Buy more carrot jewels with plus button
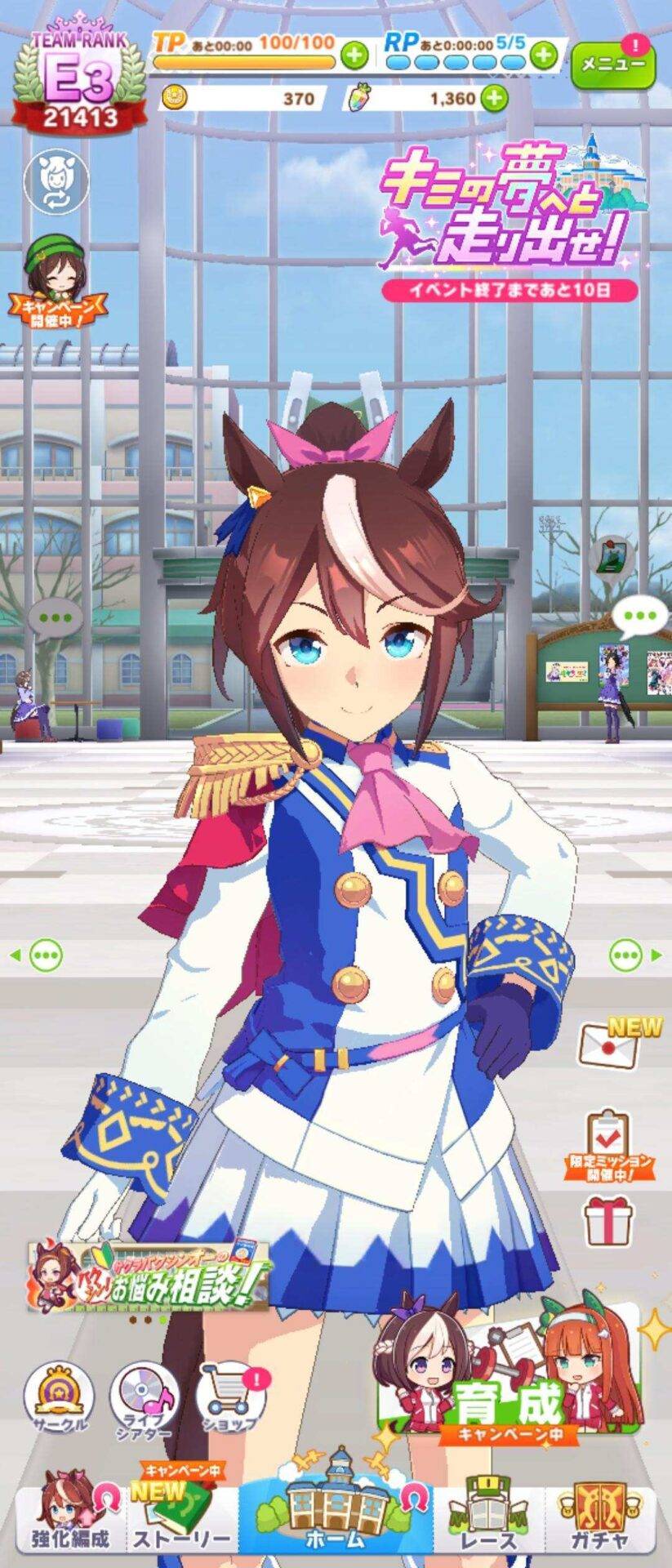672x1568 pixels. pyautogui.click(x=493, y=99)
